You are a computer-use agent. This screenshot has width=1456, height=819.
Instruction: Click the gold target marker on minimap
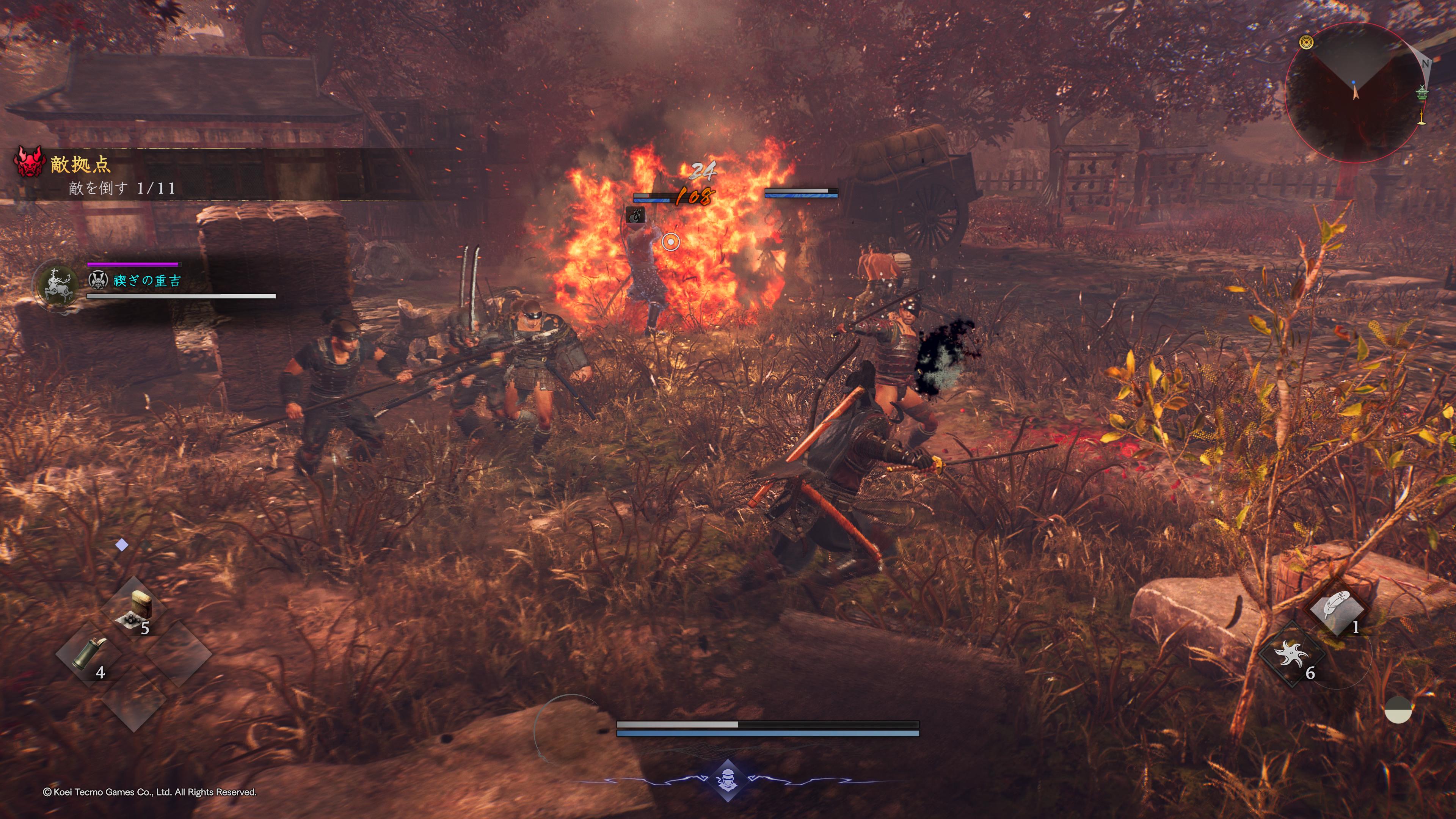tap(1305, 42)
